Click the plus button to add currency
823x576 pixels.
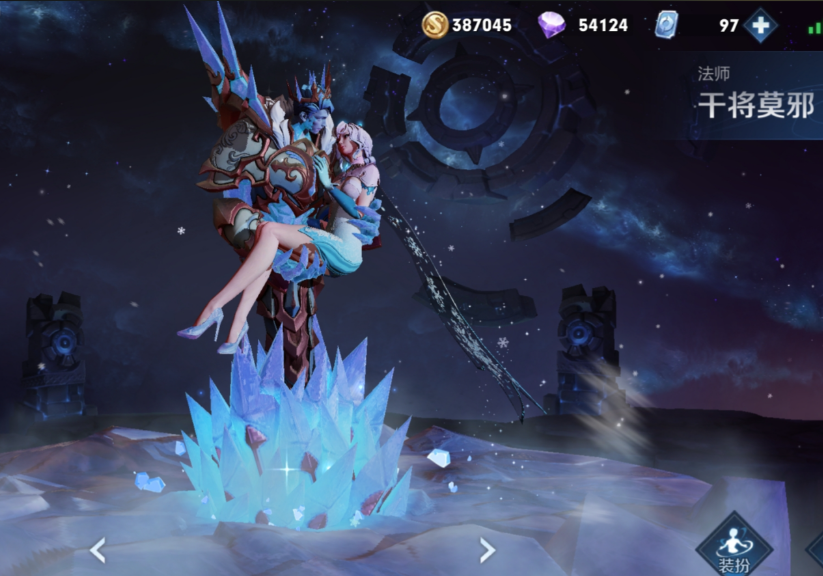pos(761,25)
